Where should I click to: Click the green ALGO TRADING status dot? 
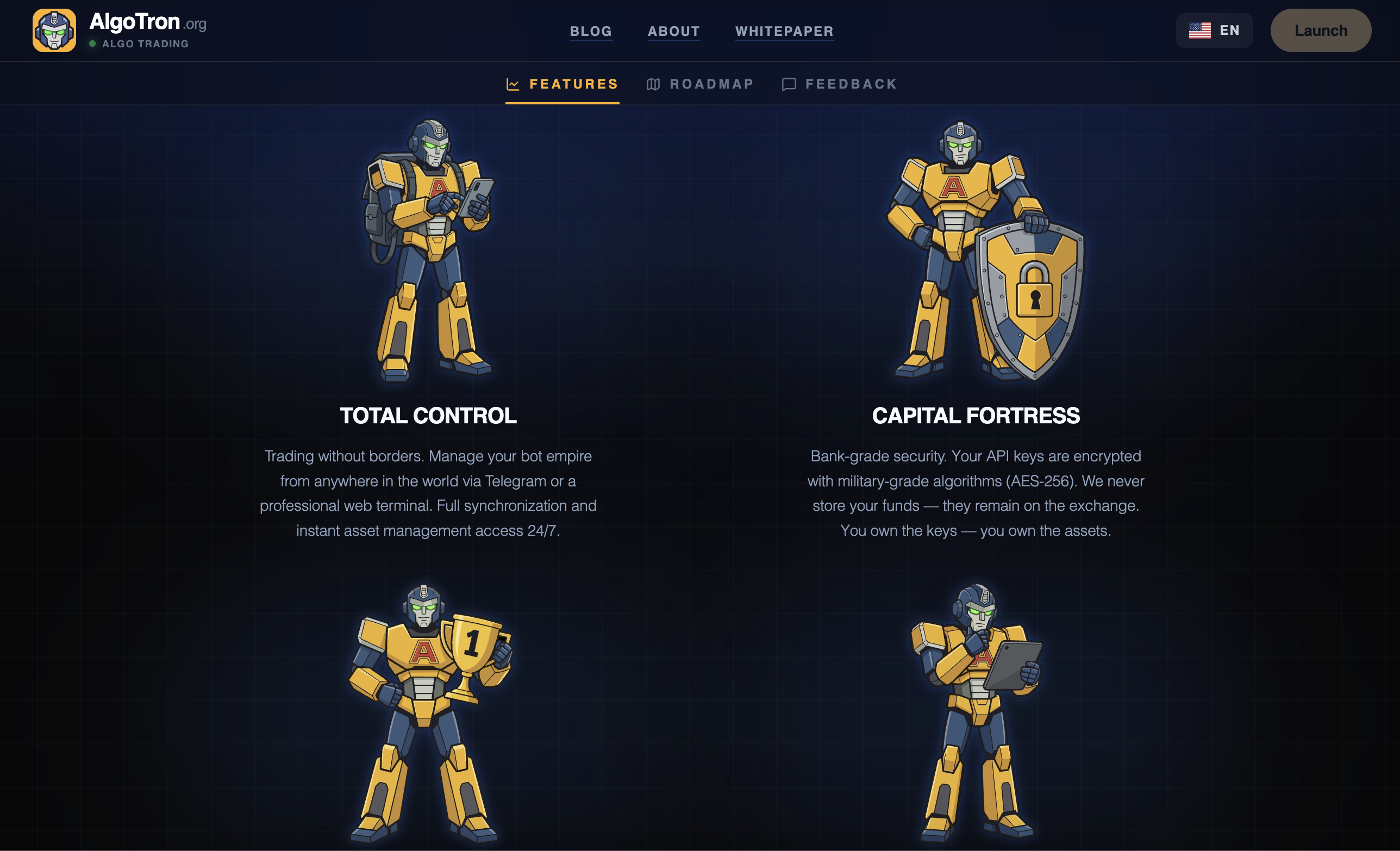[x=92, y=43]
